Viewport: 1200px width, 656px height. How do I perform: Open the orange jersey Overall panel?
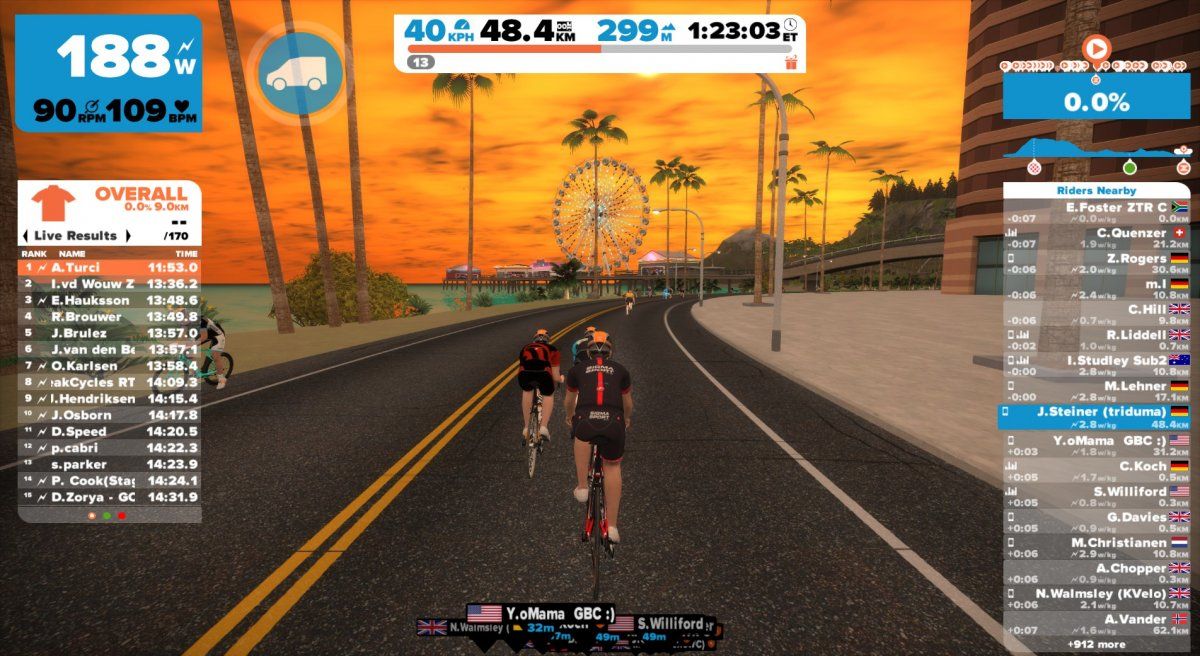[54, 204]
